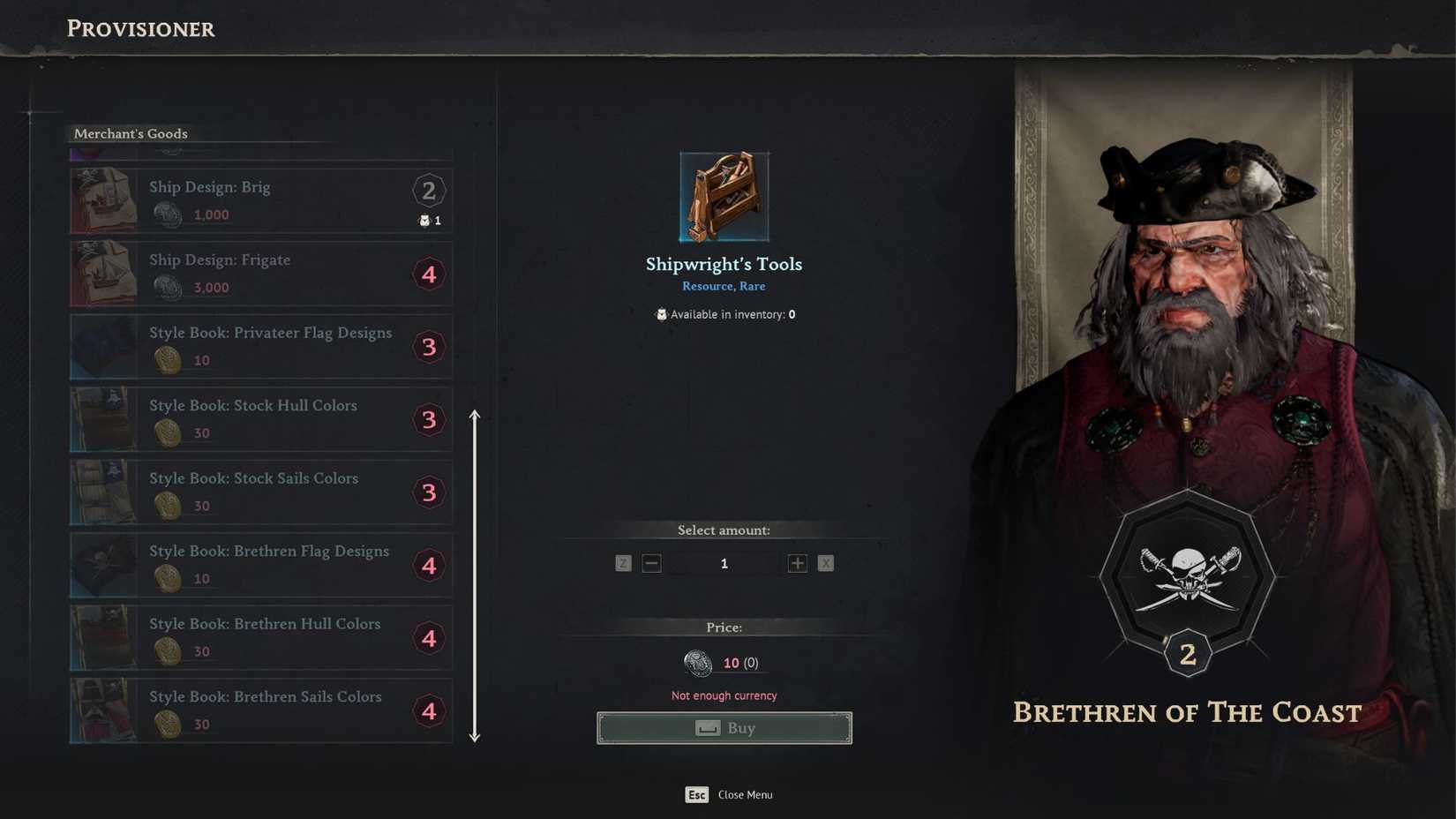The height and width of the screenshot is (819, 1456).
Task: Select the Style Book: Stock Hull Colors icon
Action: click(x=103, y=419)
